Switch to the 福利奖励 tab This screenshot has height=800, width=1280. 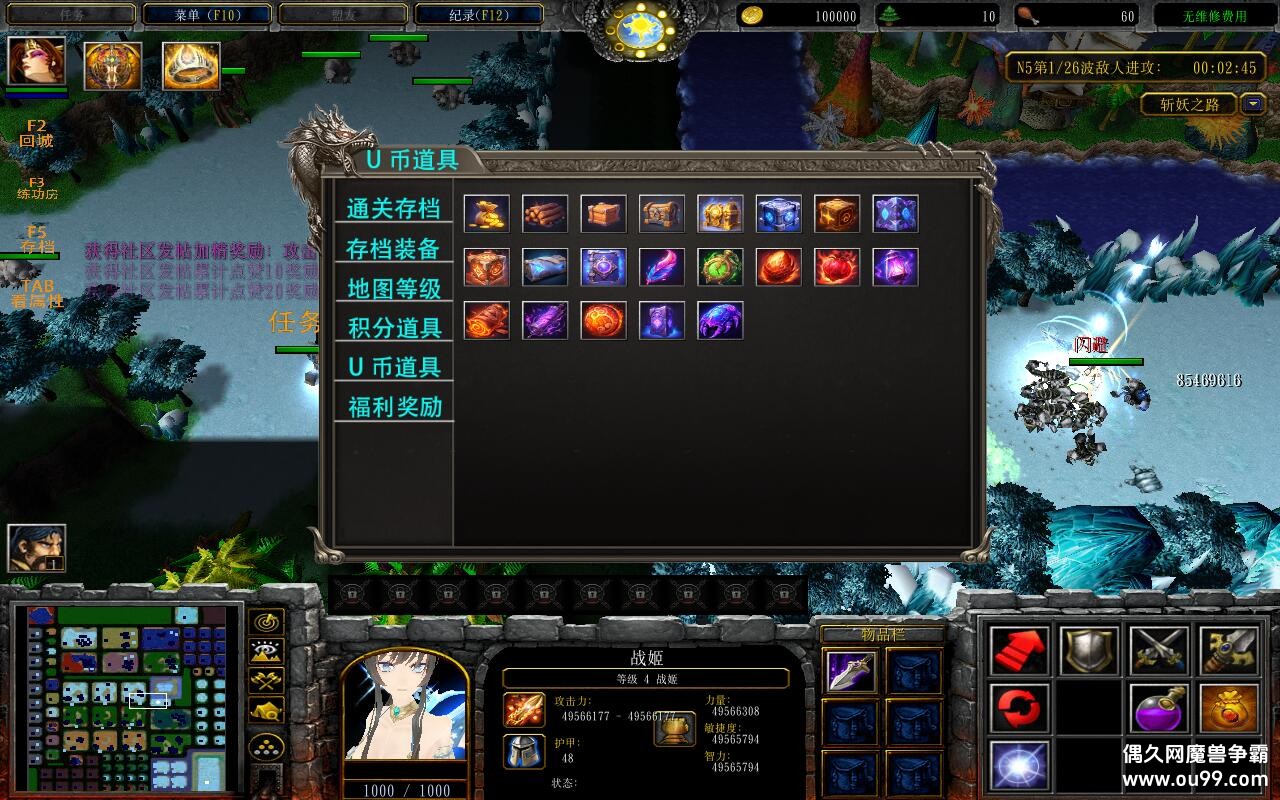click(x=396, y=405)
